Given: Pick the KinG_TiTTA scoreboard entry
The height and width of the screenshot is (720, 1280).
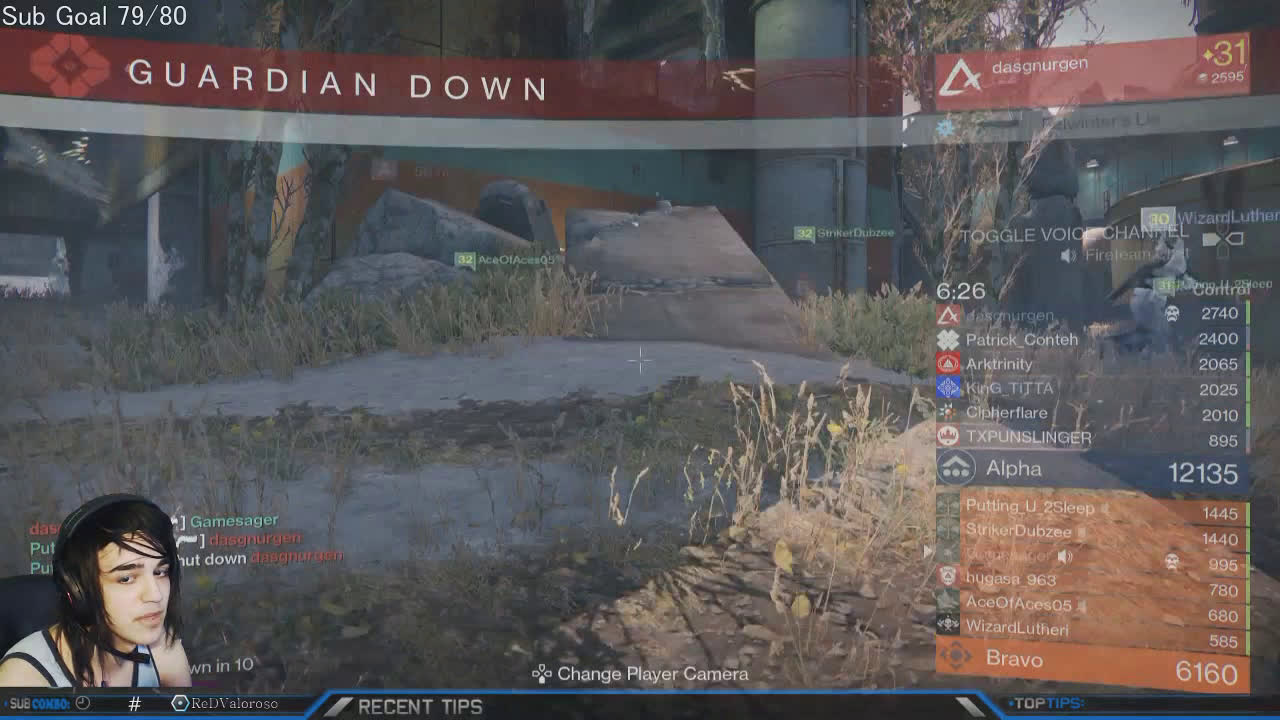Looking at the screenshot, I should (1090, 389).
